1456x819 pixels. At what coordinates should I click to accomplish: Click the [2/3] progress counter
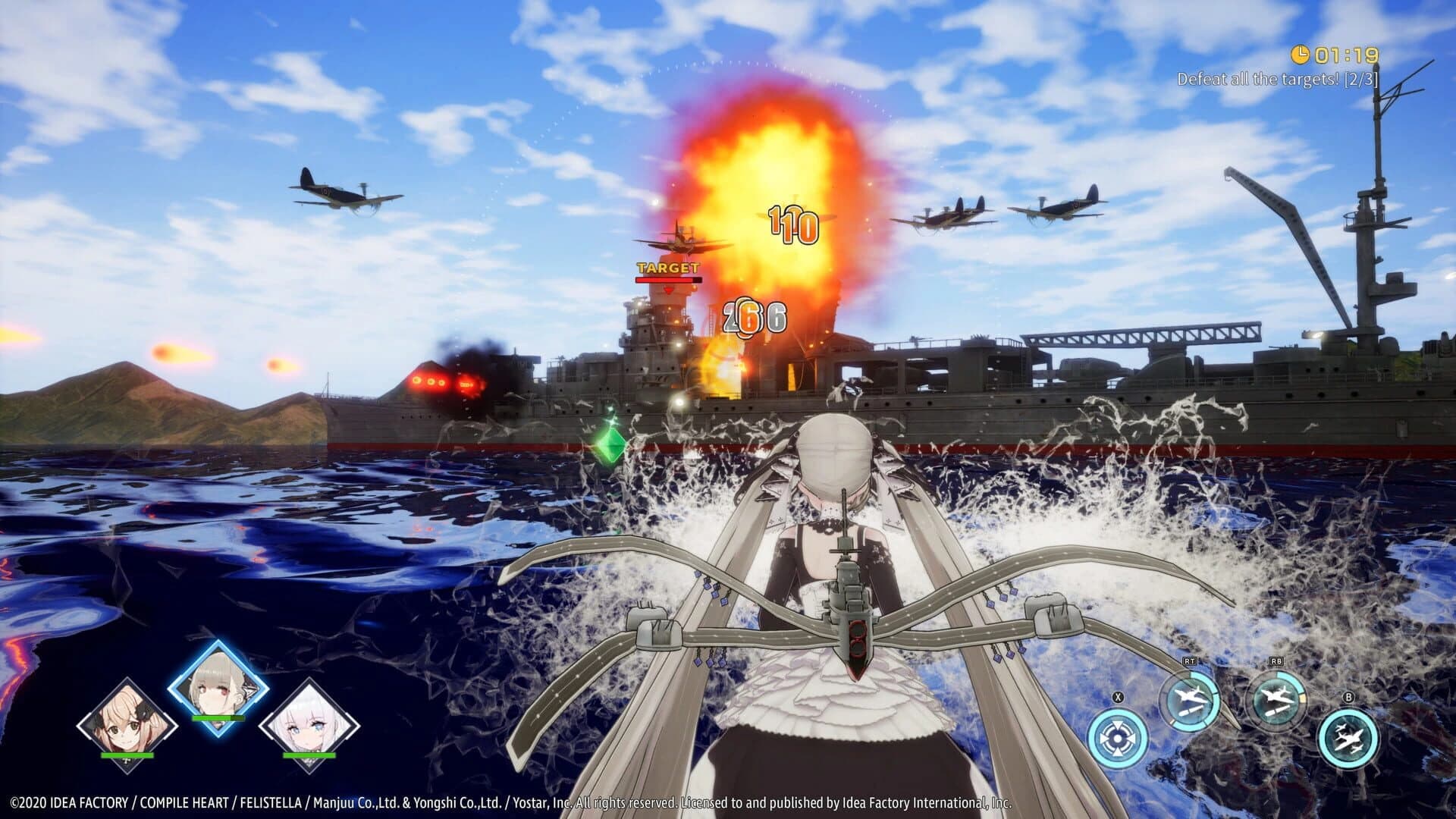[1360, 78]
